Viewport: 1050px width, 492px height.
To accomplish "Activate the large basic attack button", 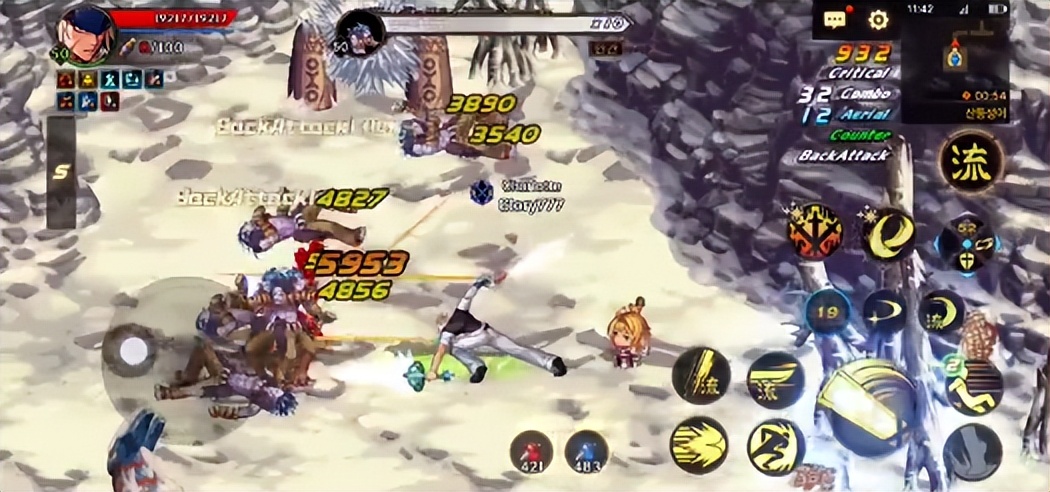I will tap(865, 404).
